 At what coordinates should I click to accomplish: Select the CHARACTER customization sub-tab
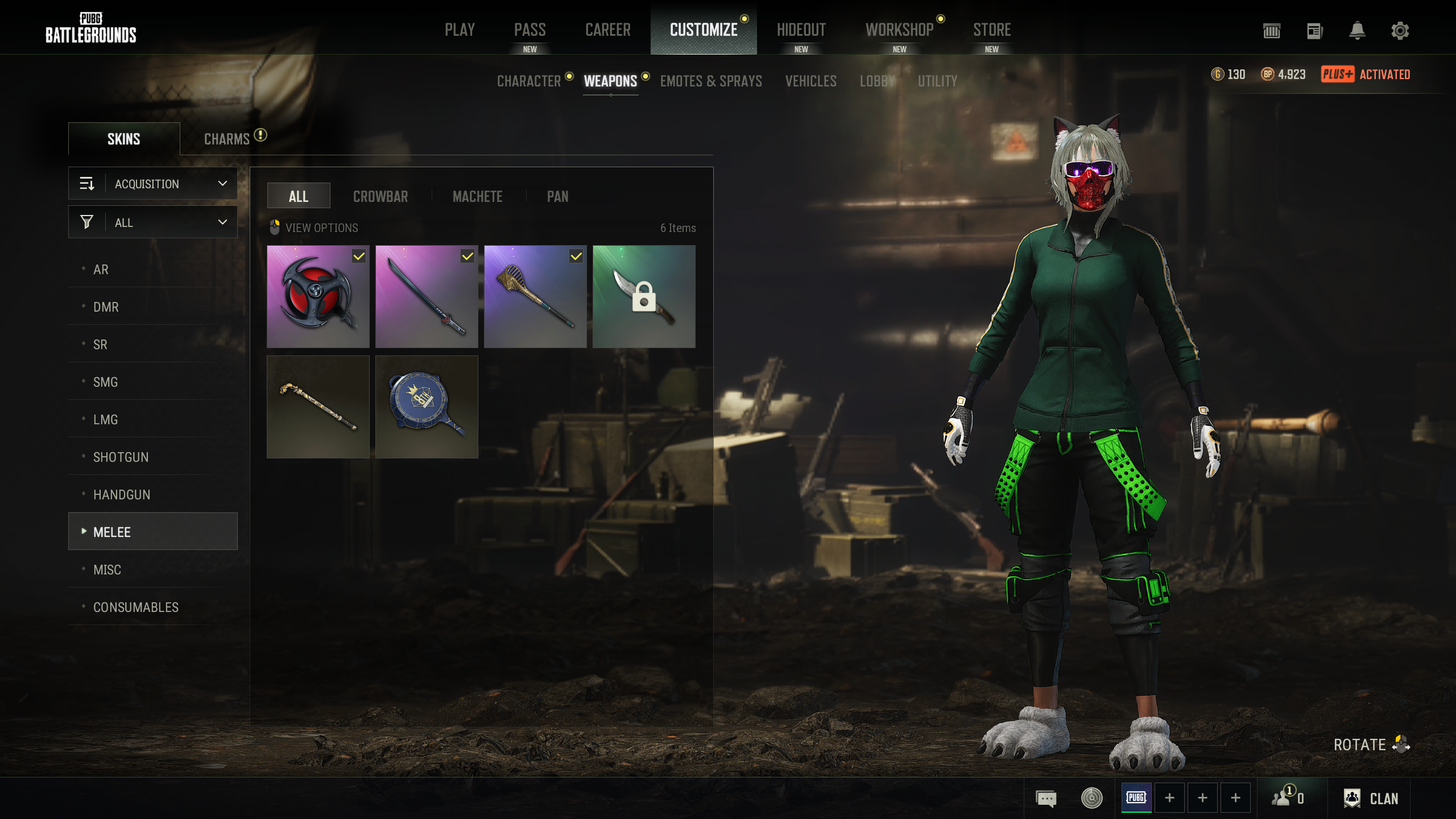coord(529,81)
